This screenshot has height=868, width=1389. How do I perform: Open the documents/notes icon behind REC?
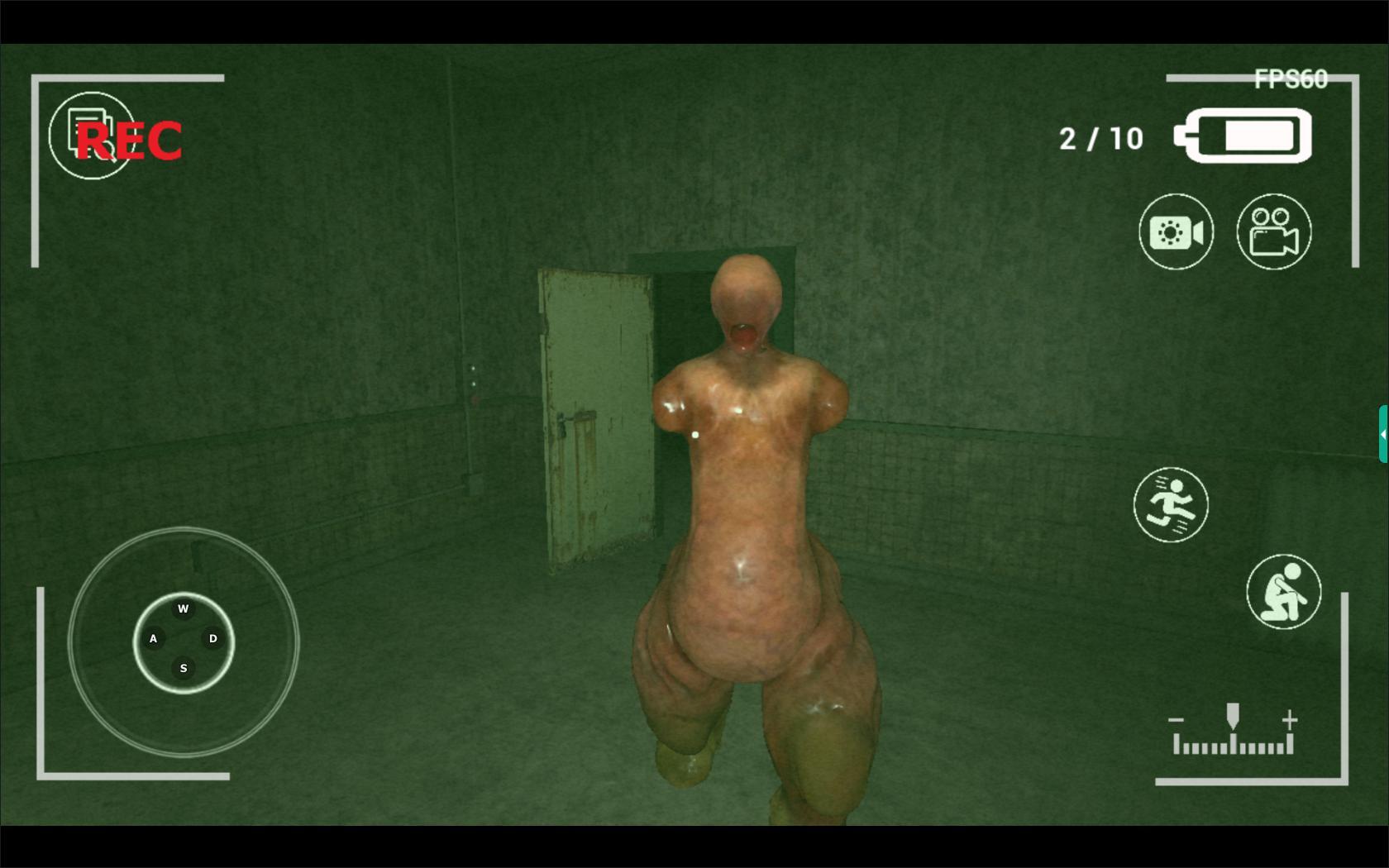[x=93, y=135]
